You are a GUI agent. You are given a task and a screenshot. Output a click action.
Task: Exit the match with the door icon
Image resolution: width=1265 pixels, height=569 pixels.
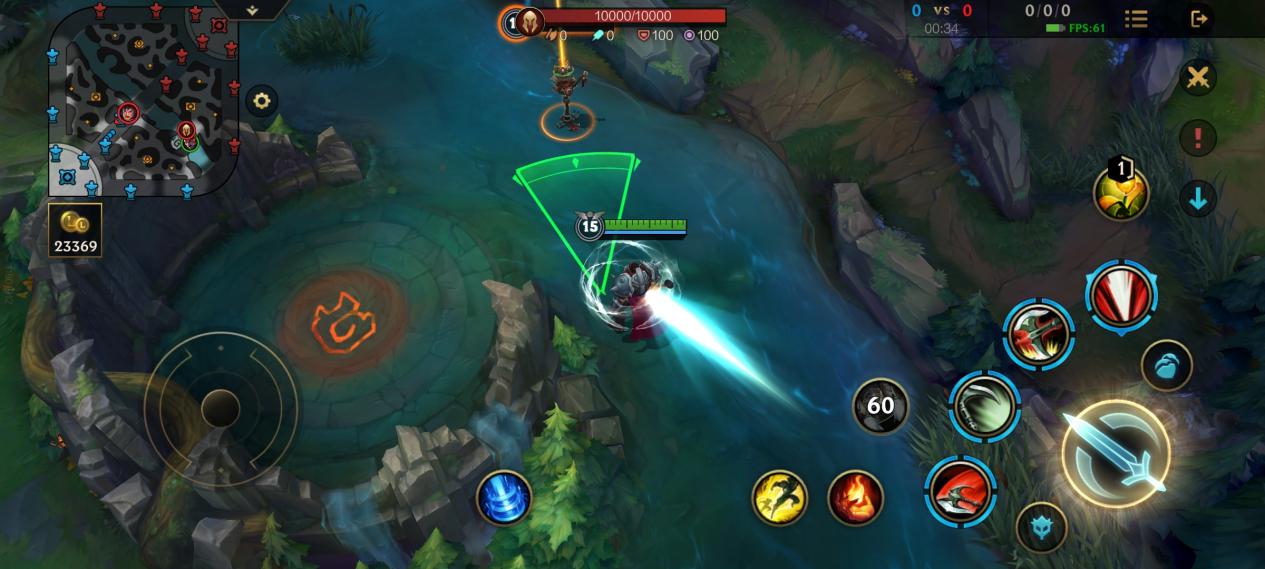[x=1199, y=19]
